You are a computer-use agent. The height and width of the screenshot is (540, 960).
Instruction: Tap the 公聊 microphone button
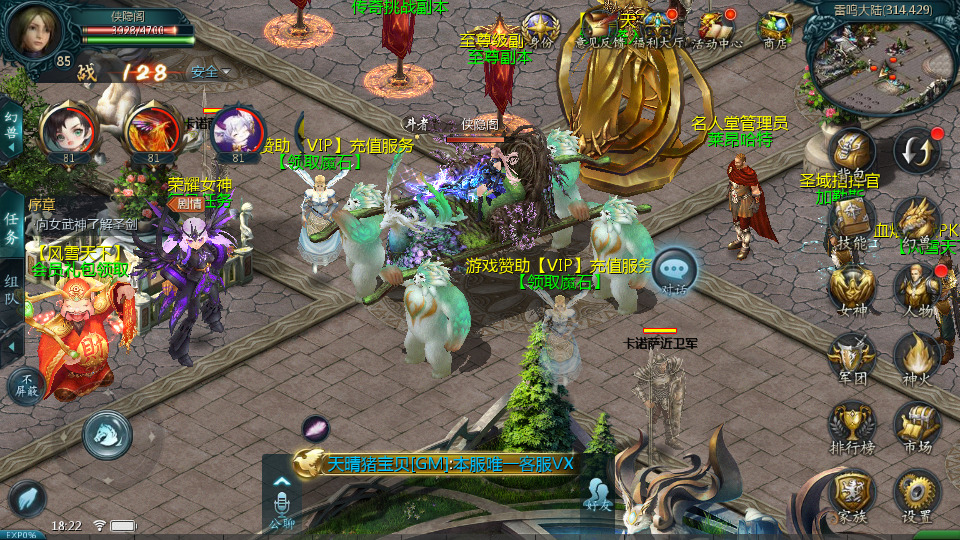click(281, 503)
